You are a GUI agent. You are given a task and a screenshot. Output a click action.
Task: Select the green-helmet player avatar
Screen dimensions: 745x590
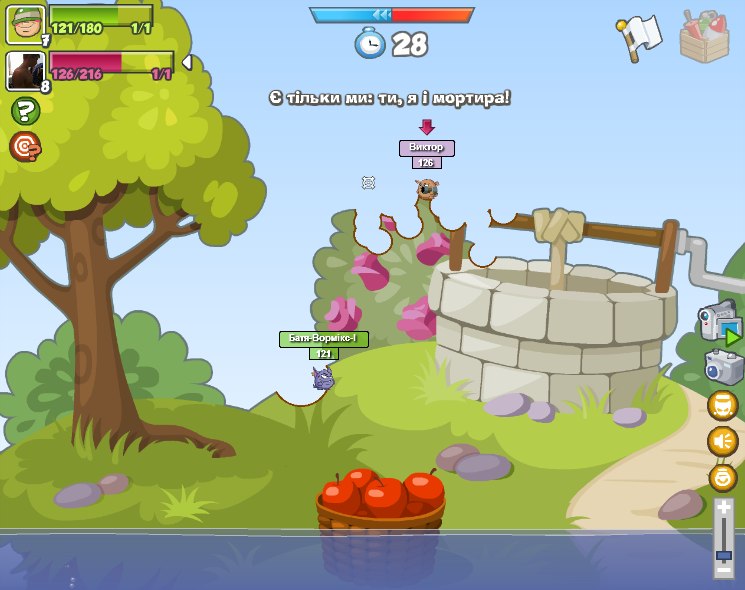25,24
